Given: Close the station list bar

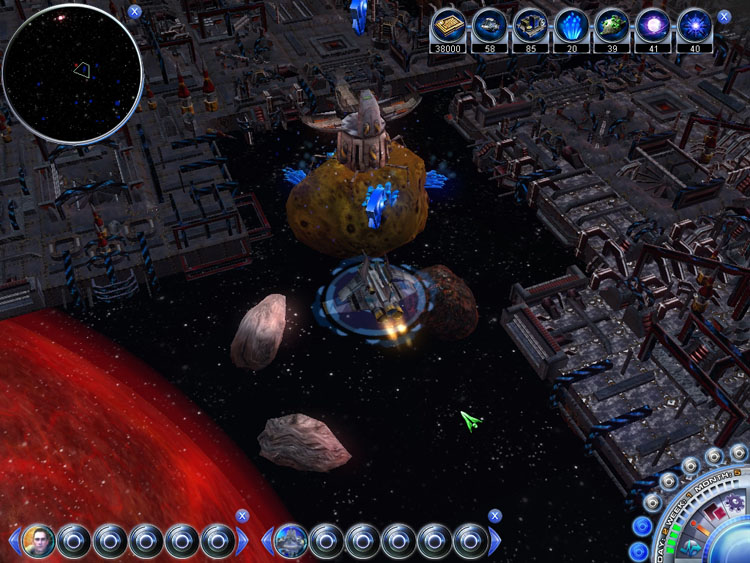Looking at the screenshot, I should point(494,516).
